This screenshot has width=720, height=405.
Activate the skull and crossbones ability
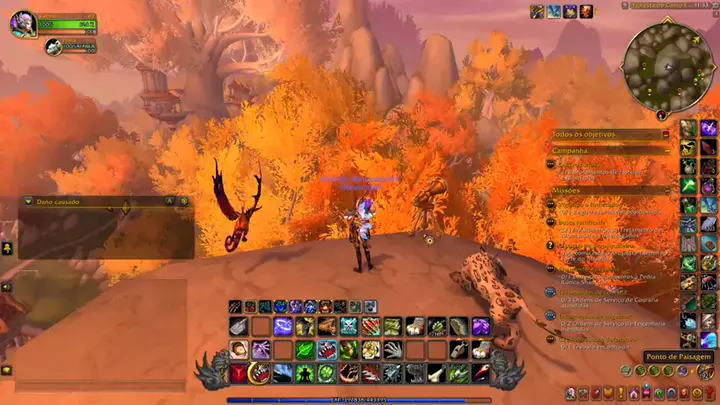click(349, 326)
